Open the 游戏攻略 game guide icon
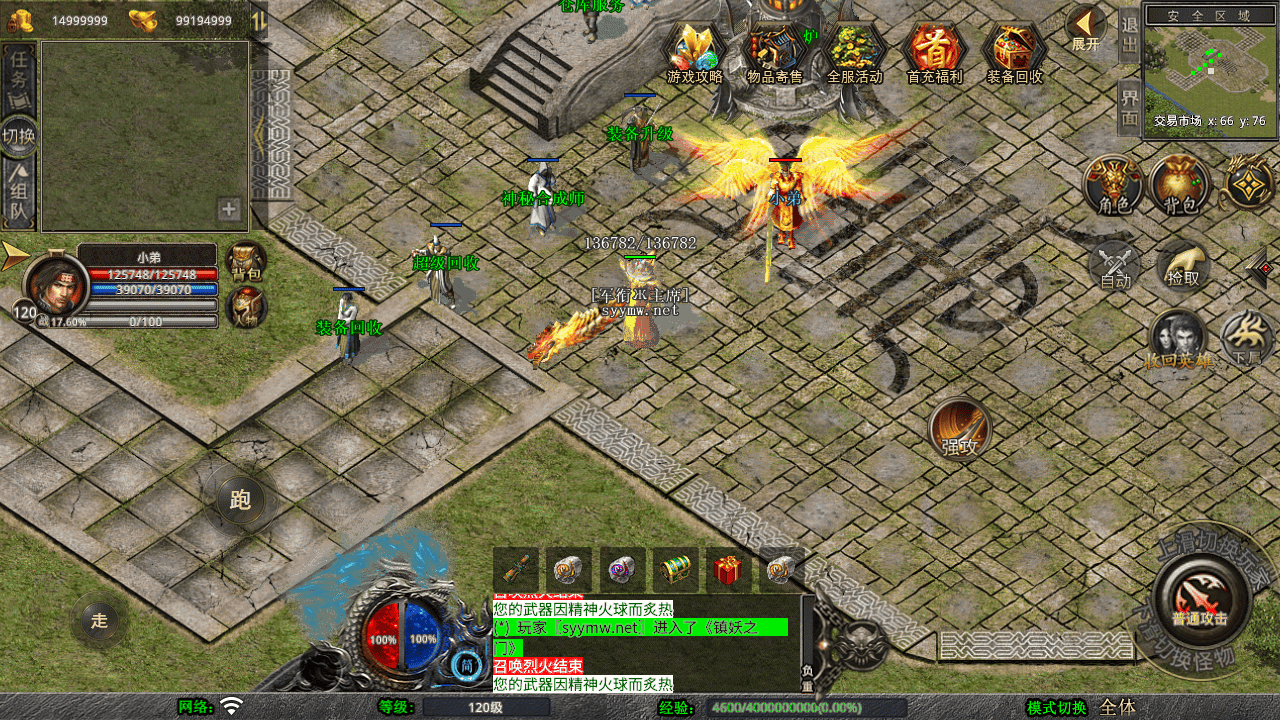 [x=694, y=52]
